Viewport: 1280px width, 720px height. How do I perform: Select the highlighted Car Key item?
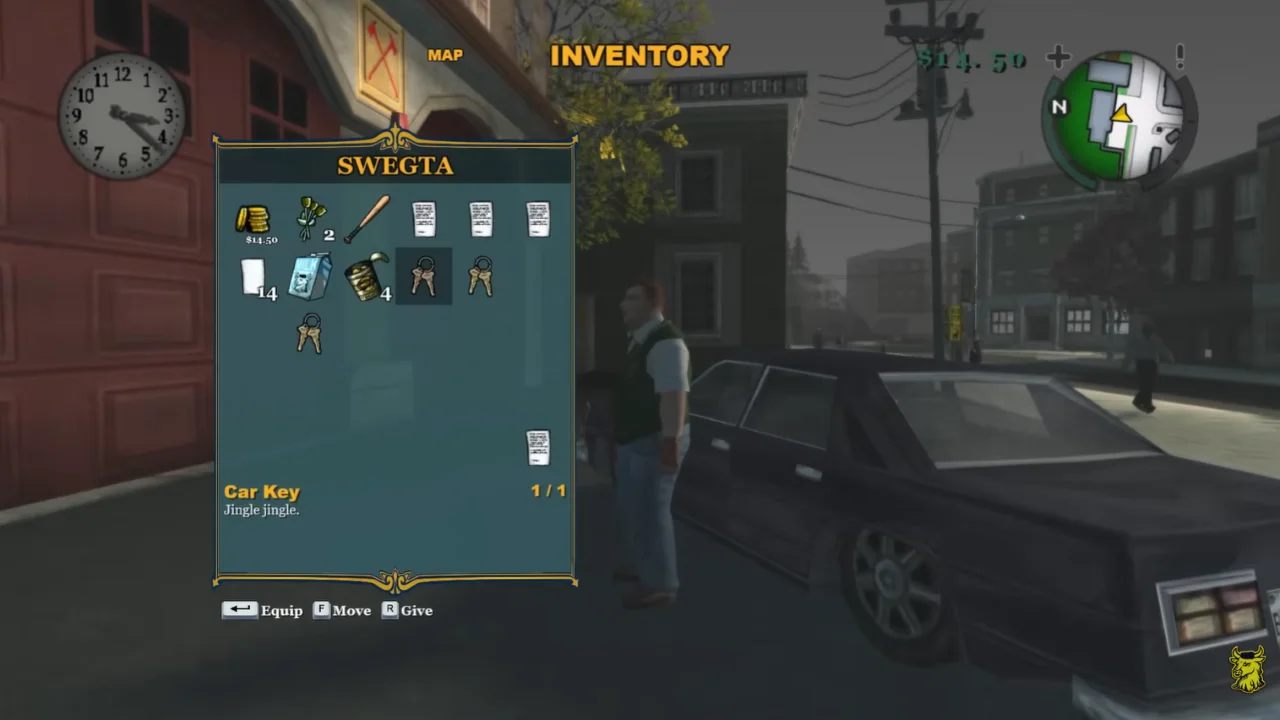point(423,277)
